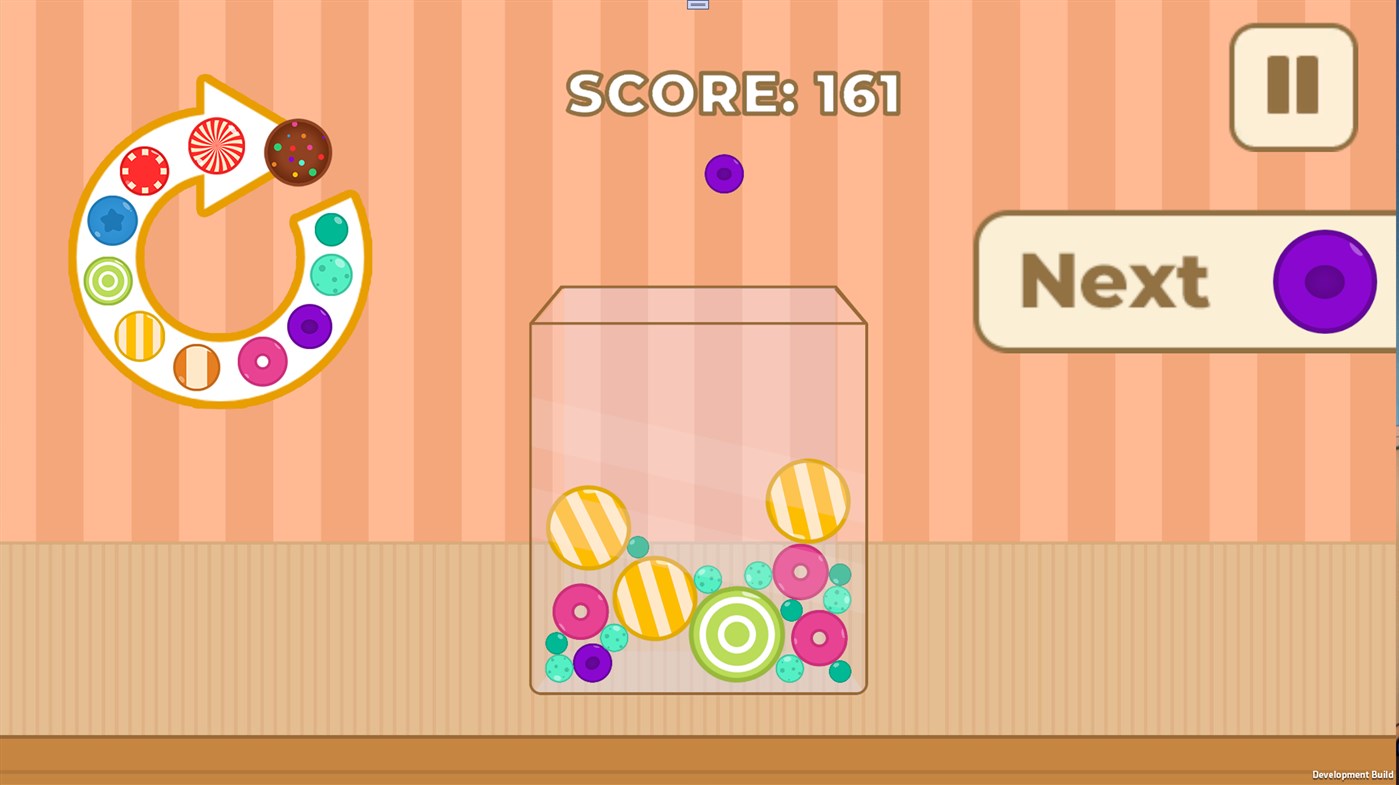Click the chocolate chip cookie on the evolution wheel

[x=296, y=152]
